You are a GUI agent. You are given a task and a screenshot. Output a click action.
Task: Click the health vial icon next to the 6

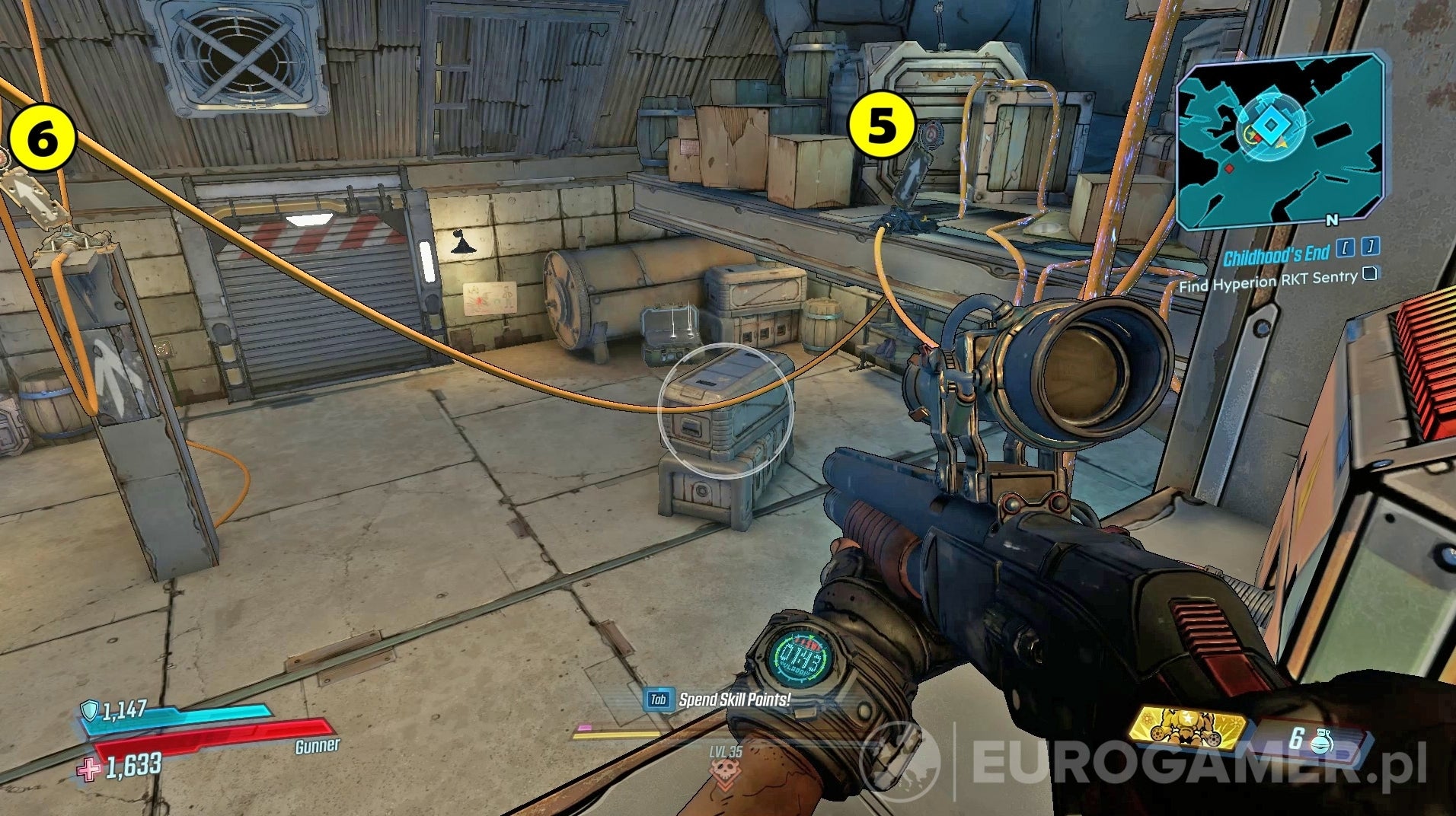(x=1322, y=741)
